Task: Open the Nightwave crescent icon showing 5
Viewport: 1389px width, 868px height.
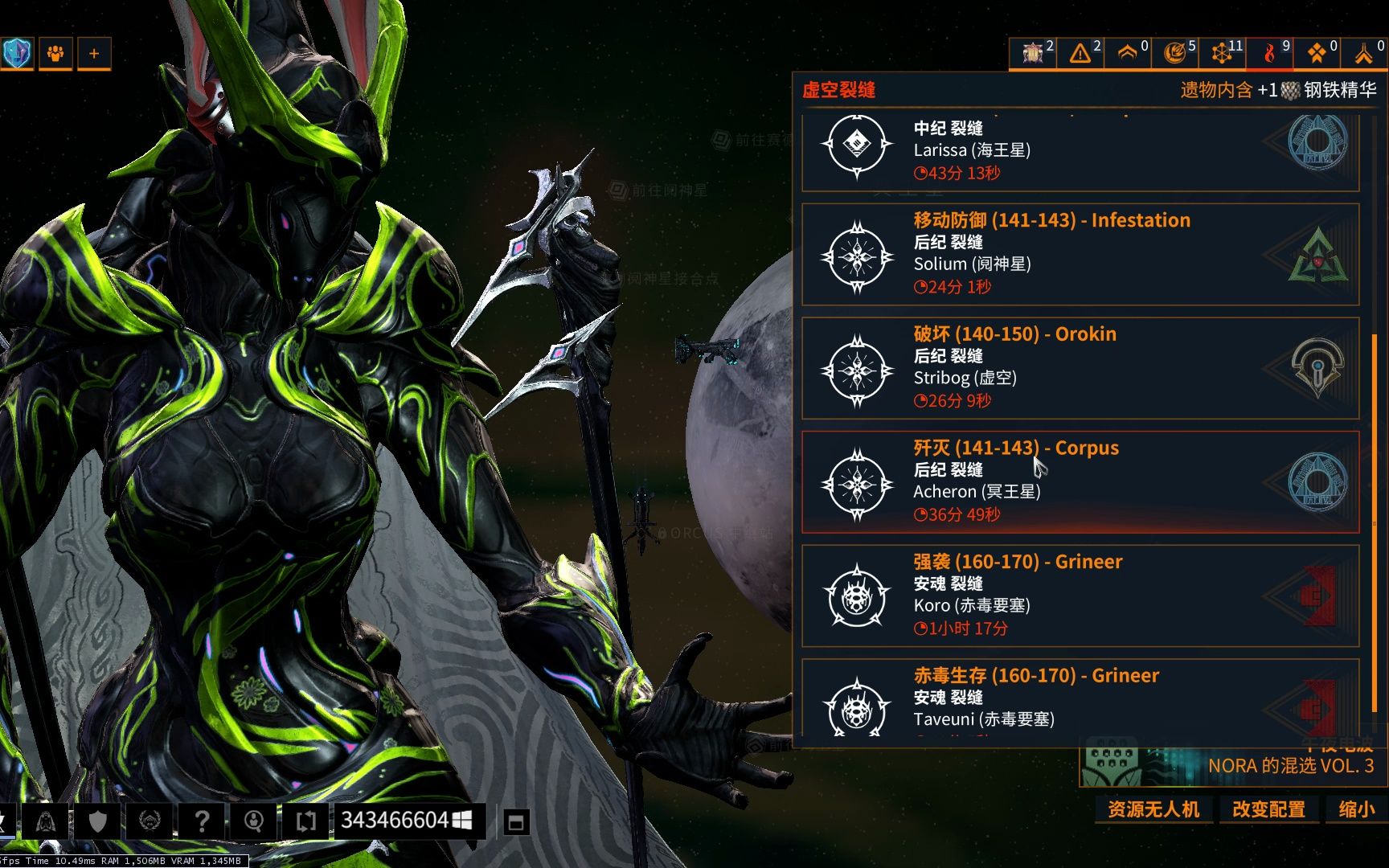Action: (1172, 53)
